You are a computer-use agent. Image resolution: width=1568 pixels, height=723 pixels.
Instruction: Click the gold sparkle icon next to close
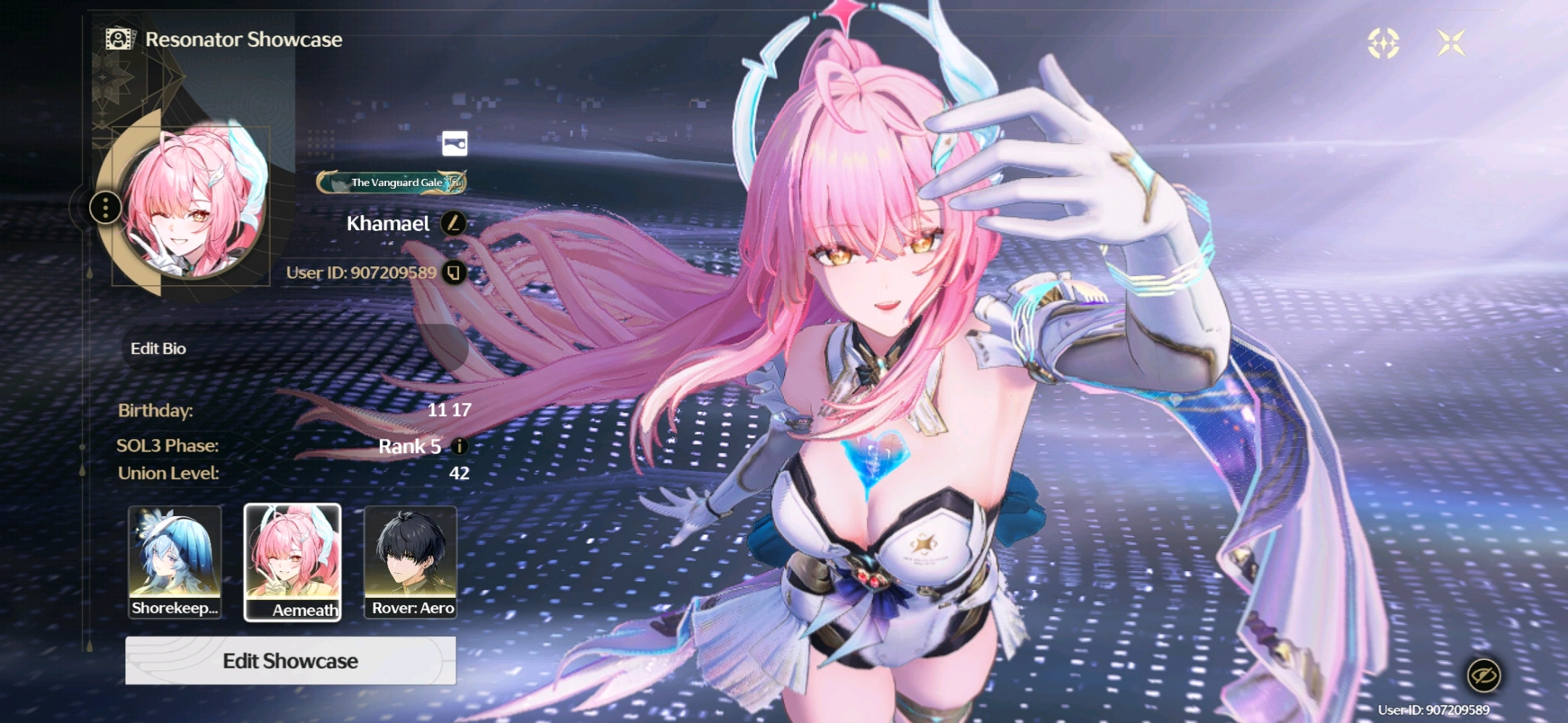tap(1383, 43)
